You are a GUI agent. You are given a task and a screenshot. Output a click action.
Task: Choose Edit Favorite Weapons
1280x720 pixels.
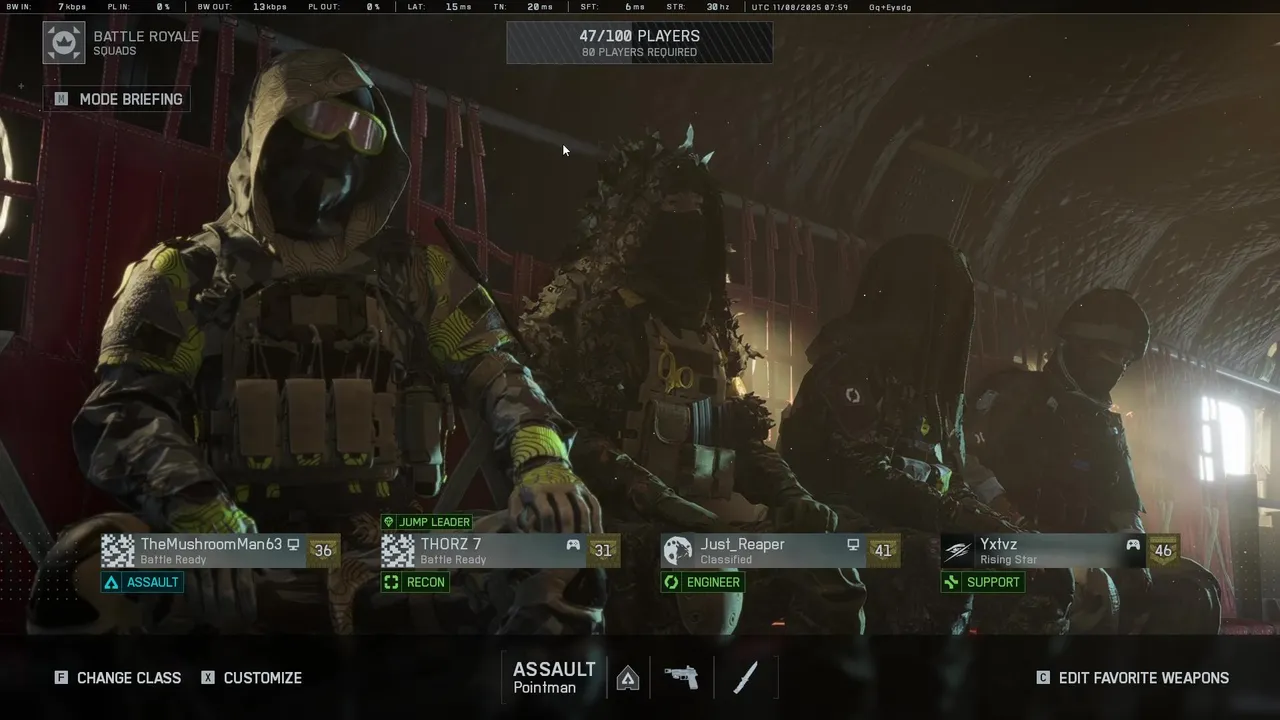coord(1133,678)
